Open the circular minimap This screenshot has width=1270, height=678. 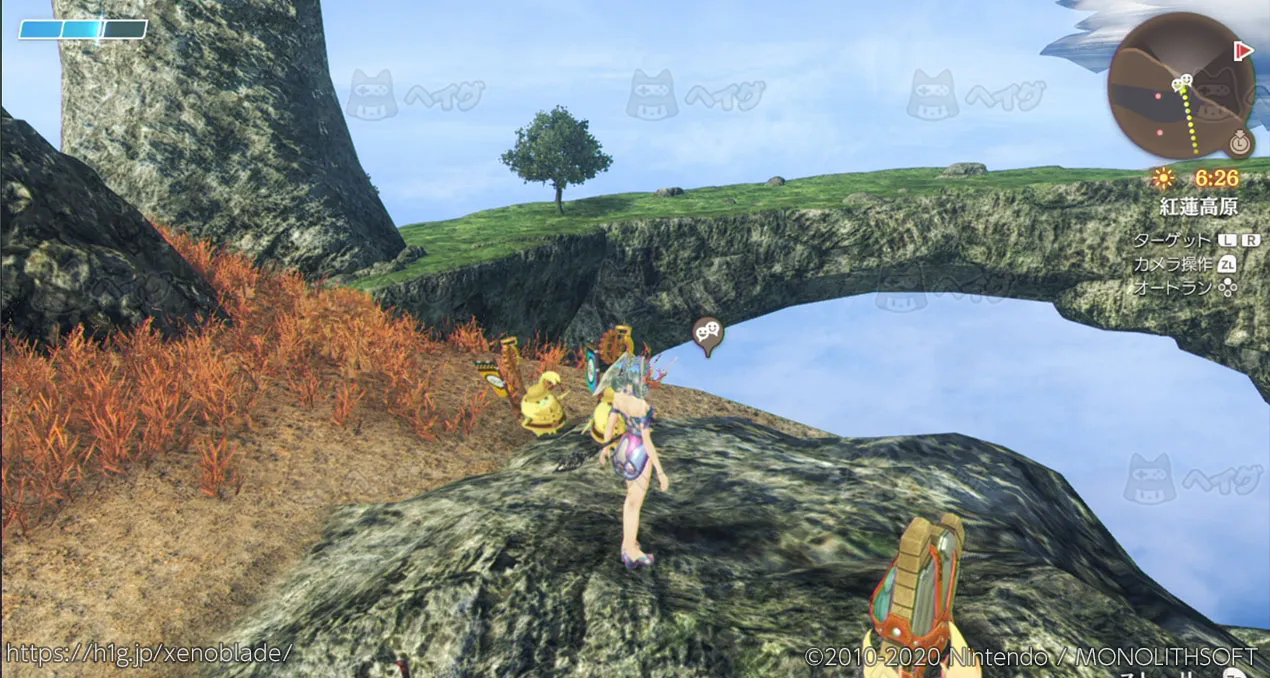click(x=1180, y=85)
